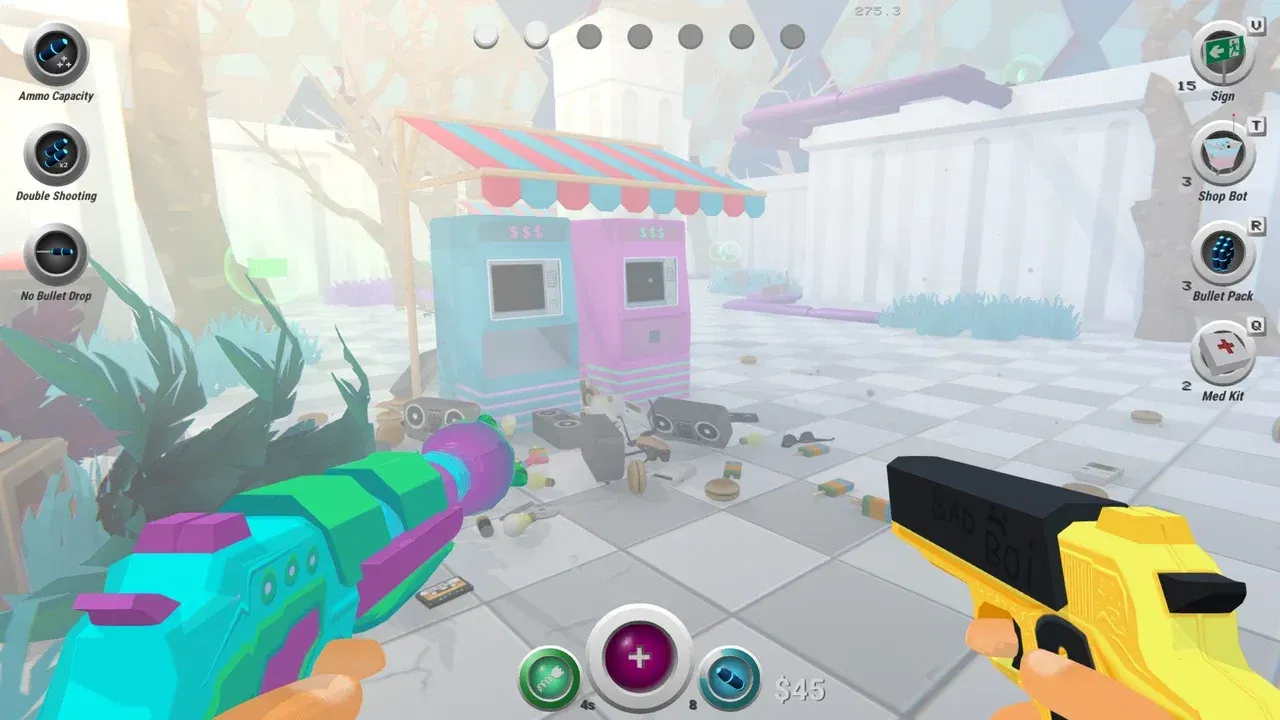1280x720 pixels.
Task: Click the 15 count beside the Sign icon
Action: point(1185,88)
